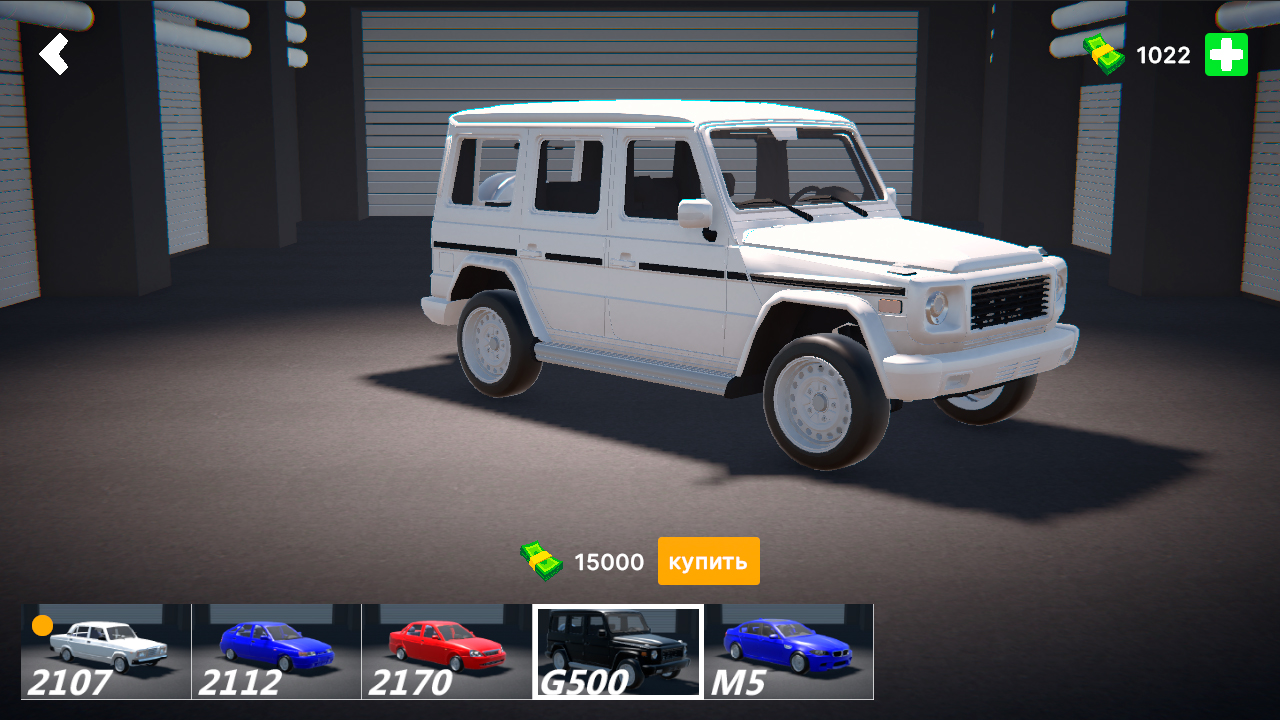Image resolution: width=1280 pixels, height=720 pixels.
Task: Select the red 2170 sedan thumbnail
Action: (445, 650)
